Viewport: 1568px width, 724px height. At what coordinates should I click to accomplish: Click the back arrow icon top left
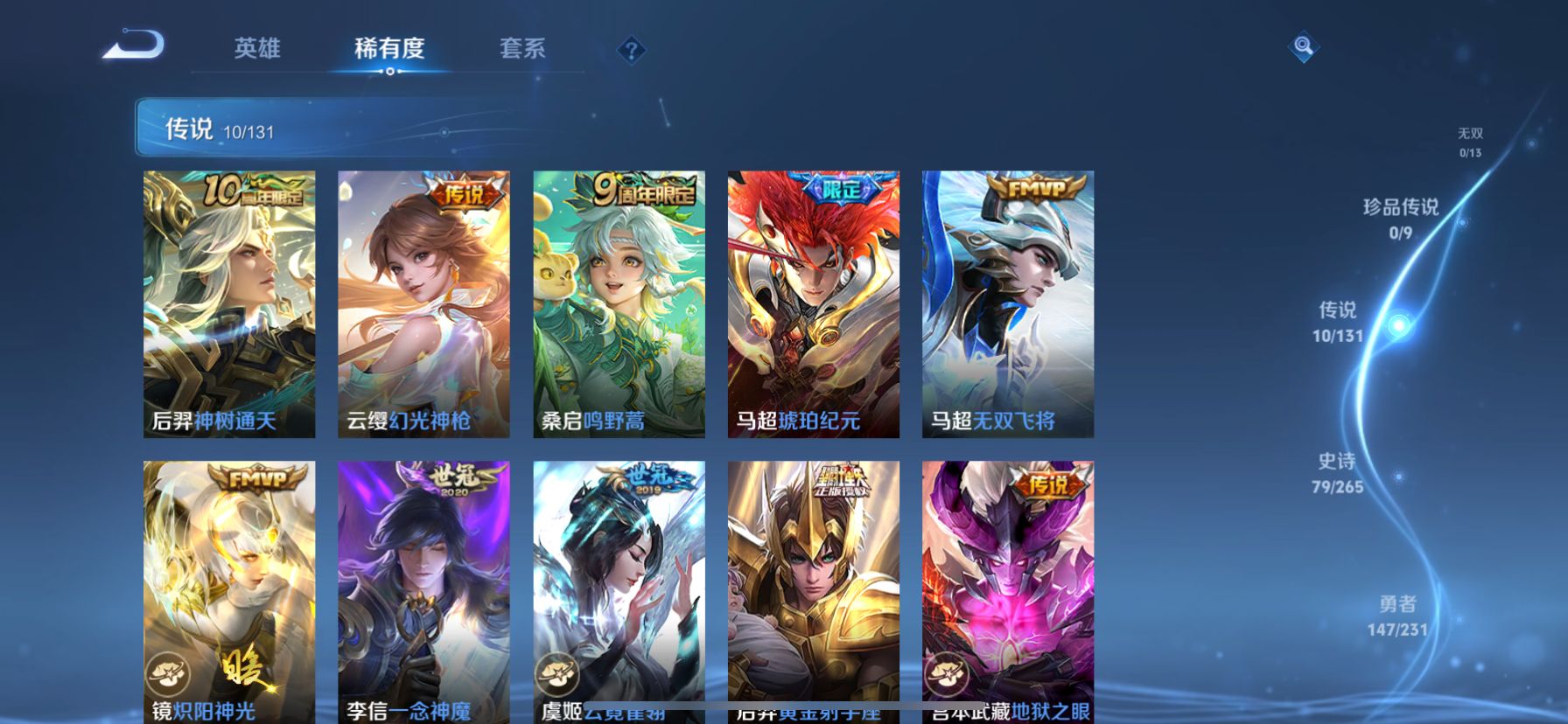[x=133, y=45]
